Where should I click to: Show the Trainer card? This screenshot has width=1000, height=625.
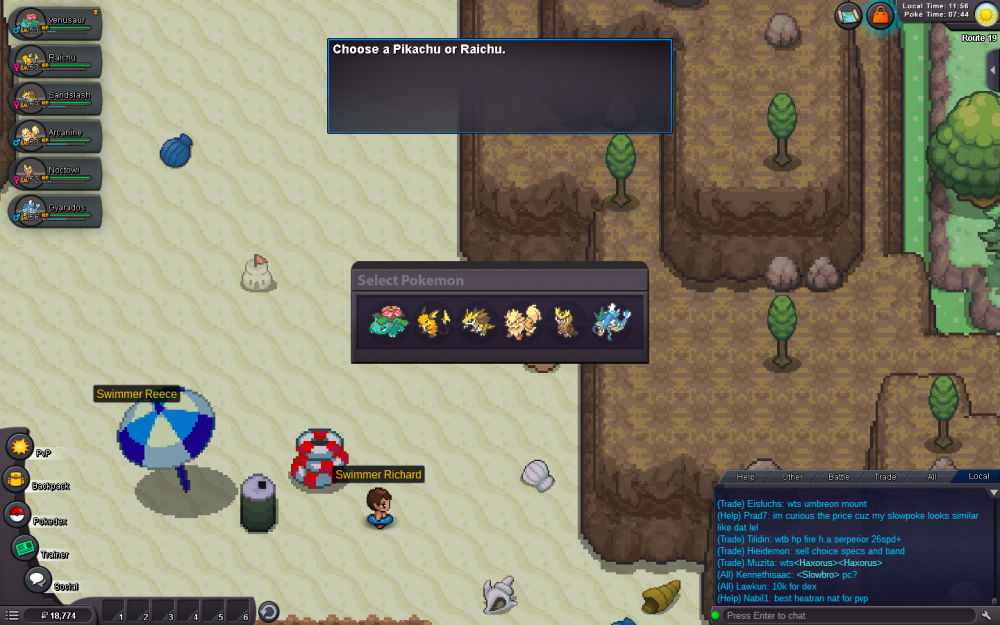click(25, 548)
